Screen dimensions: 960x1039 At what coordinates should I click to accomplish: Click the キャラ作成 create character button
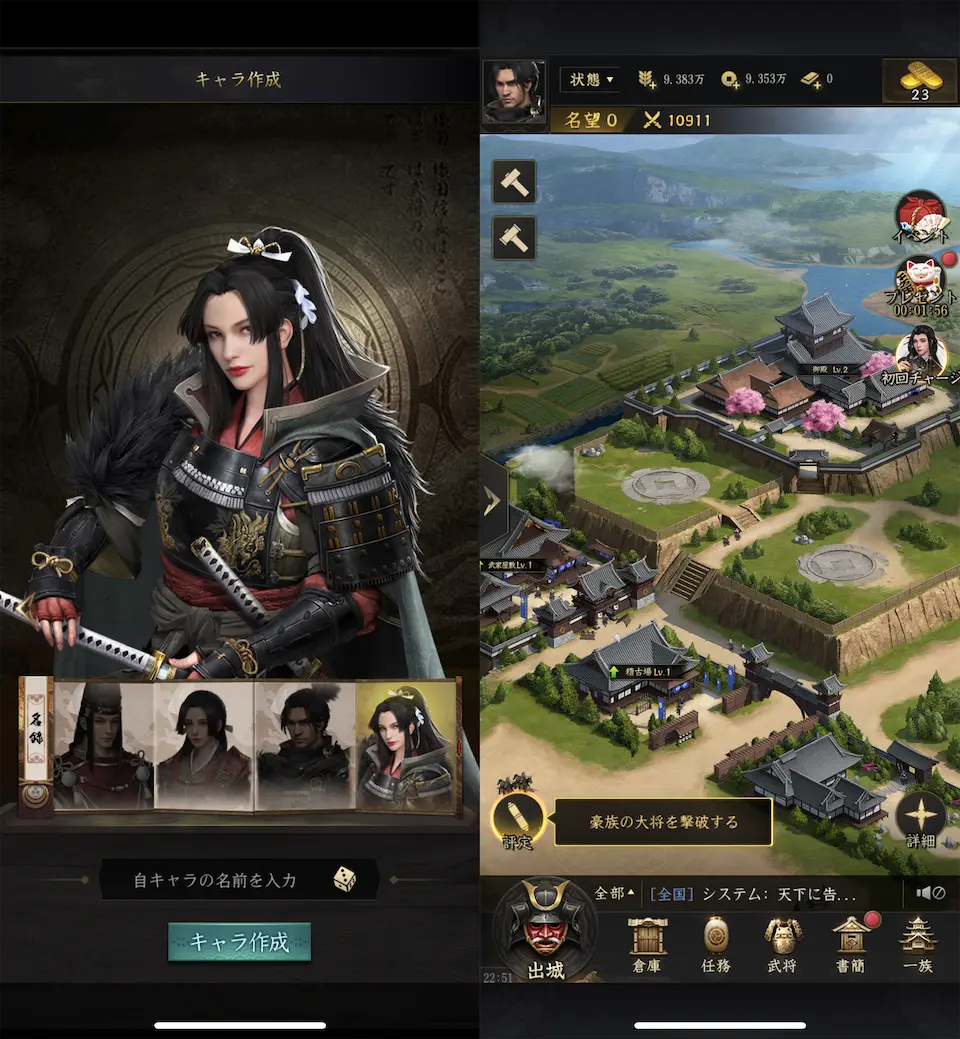(x=239, y=942)
